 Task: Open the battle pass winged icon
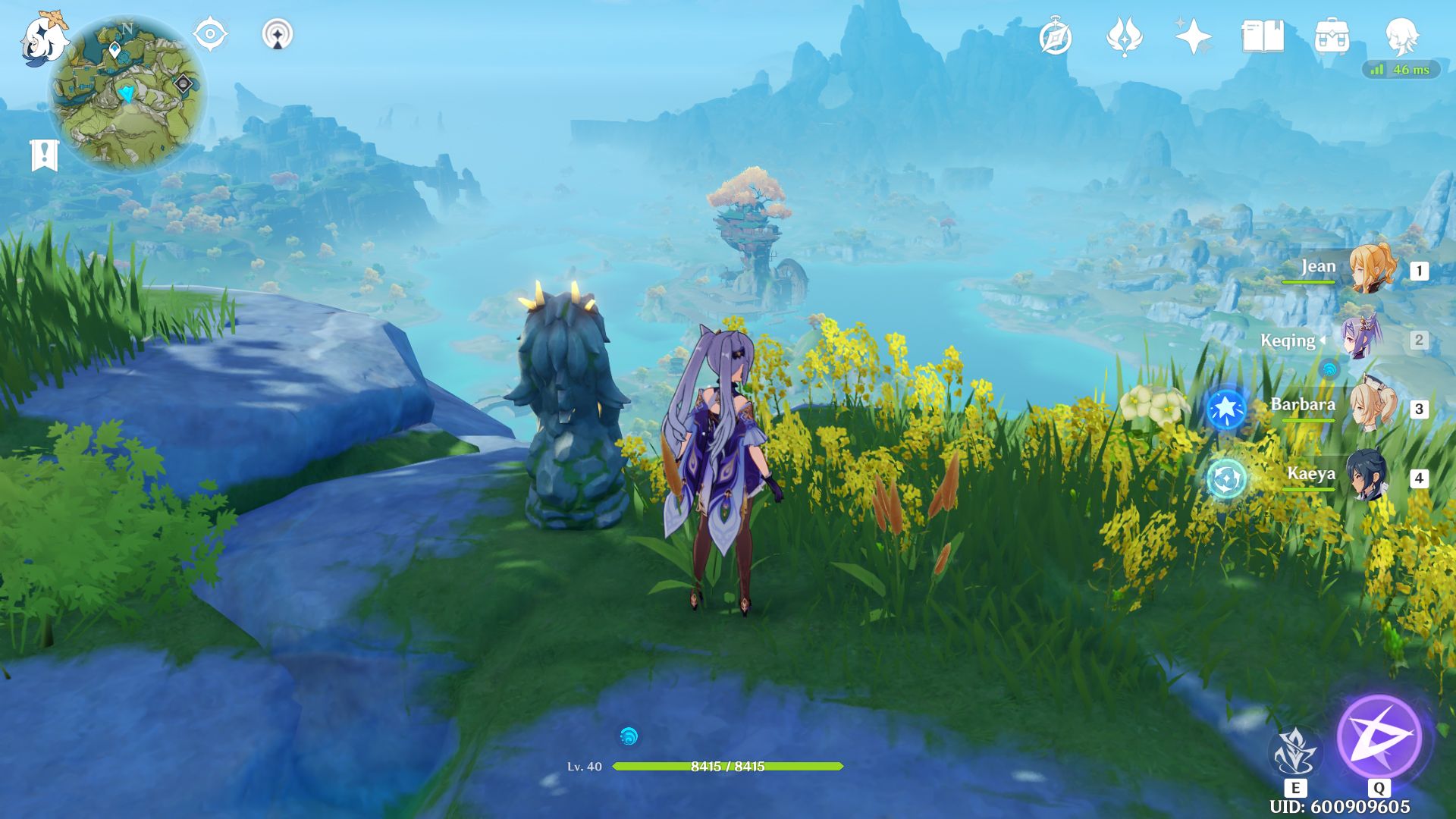1125,36
